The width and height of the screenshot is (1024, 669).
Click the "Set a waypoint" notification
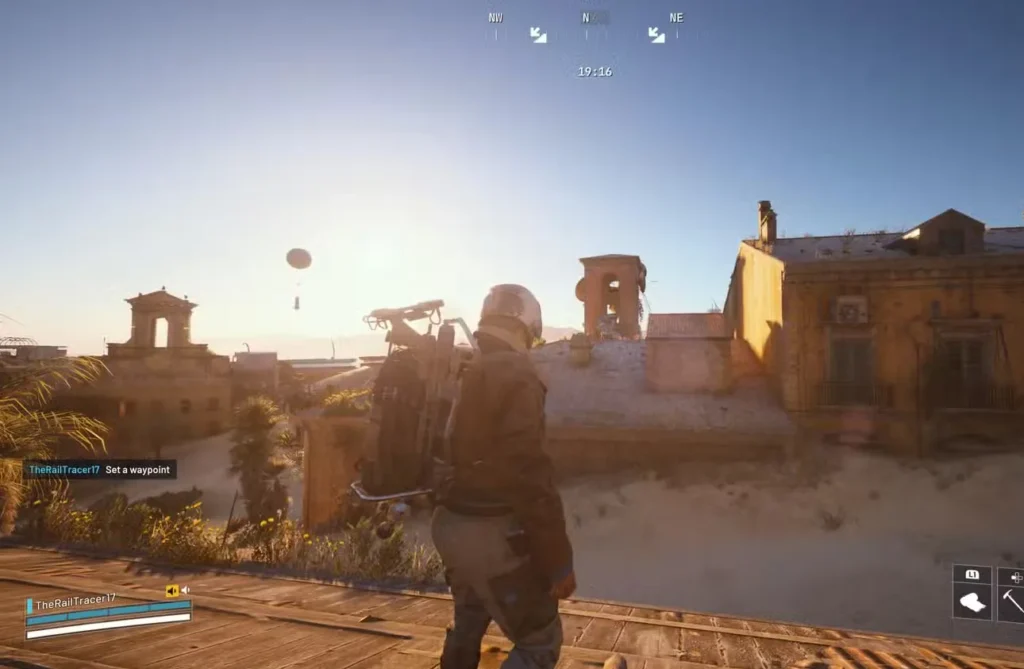100,469
